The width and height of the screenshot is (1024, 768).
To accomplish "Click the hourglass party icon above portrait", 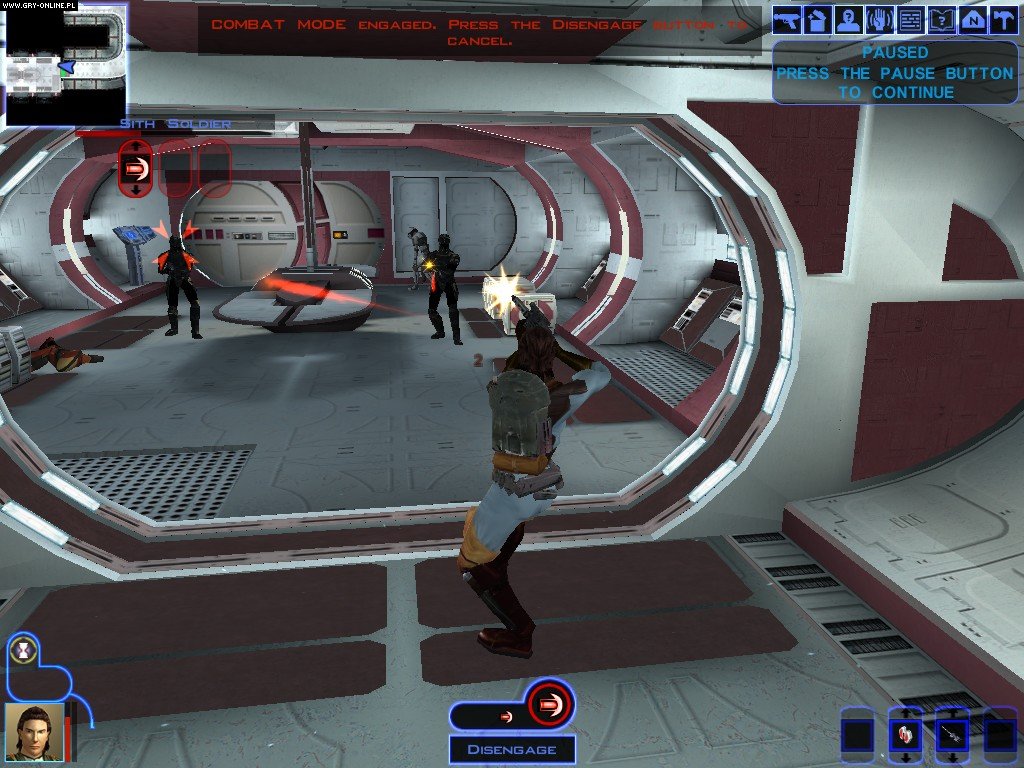I will (21, 651).
